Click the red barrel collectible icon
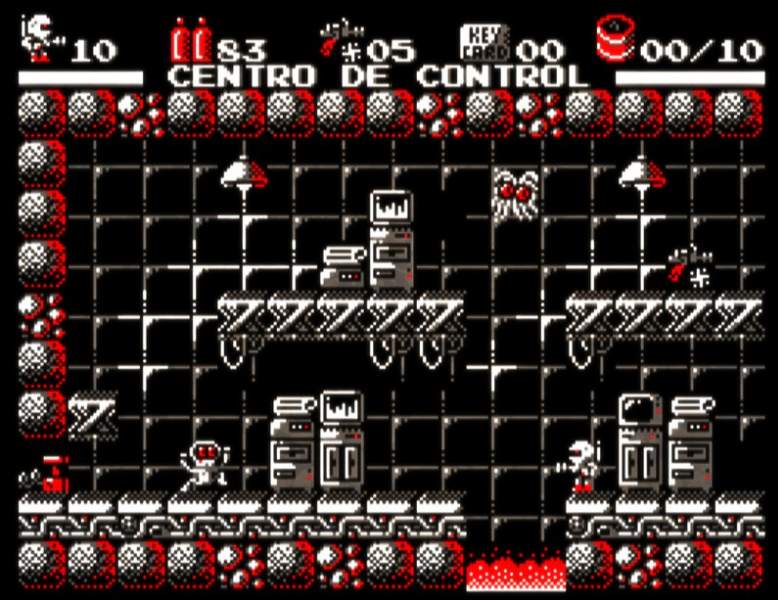778x600 pixels. point(616,39)
